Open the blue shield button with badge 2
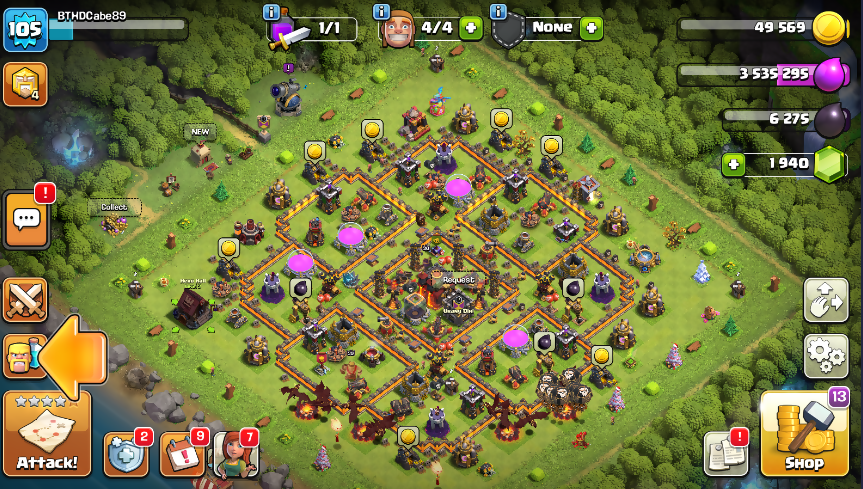Image resolution: width=863 pixels, height=489 pixels. point(125,455)
